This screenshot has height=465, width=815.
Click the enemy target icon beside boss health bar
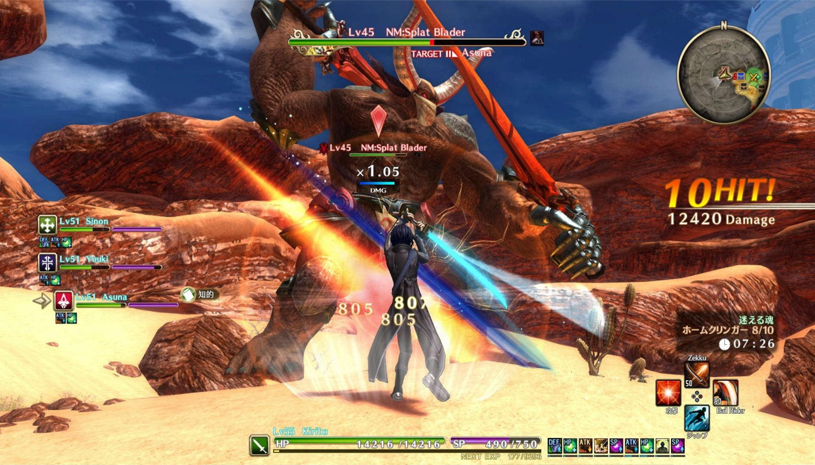(538, 39)
